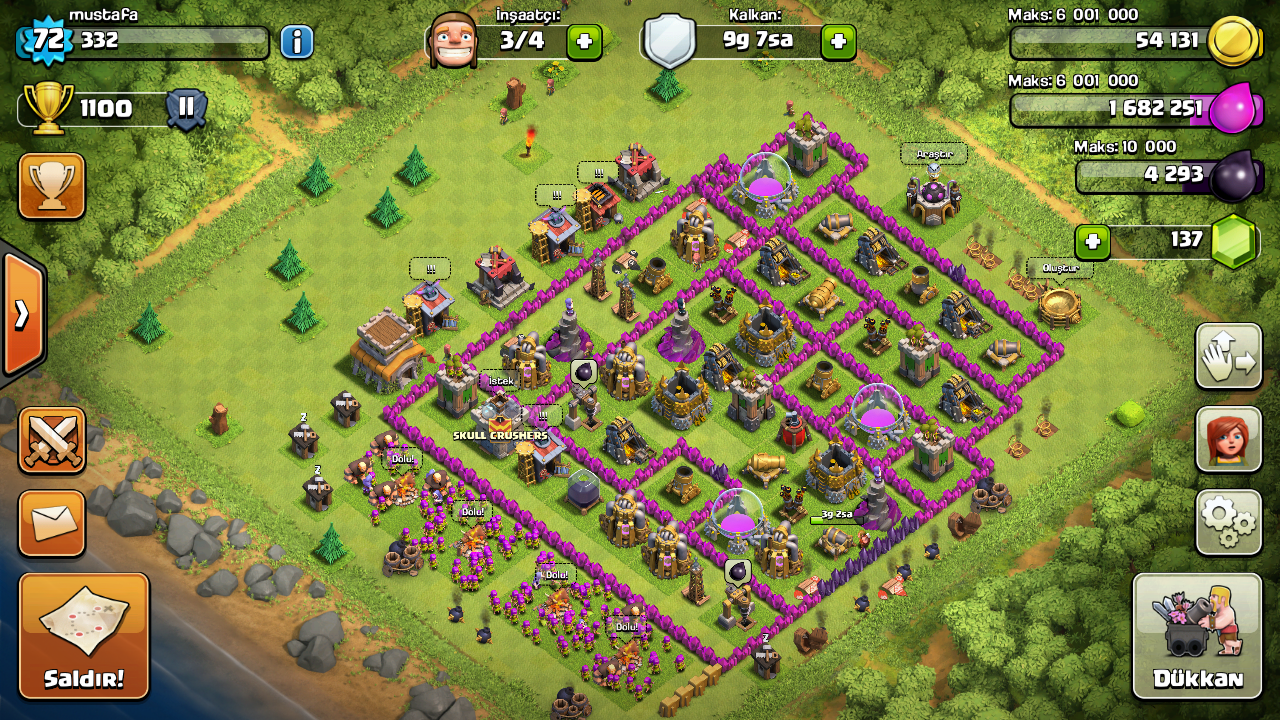Tap the level 72 experience star
This screenshot has height=720, width=1280.
click(x=42, y=40)
